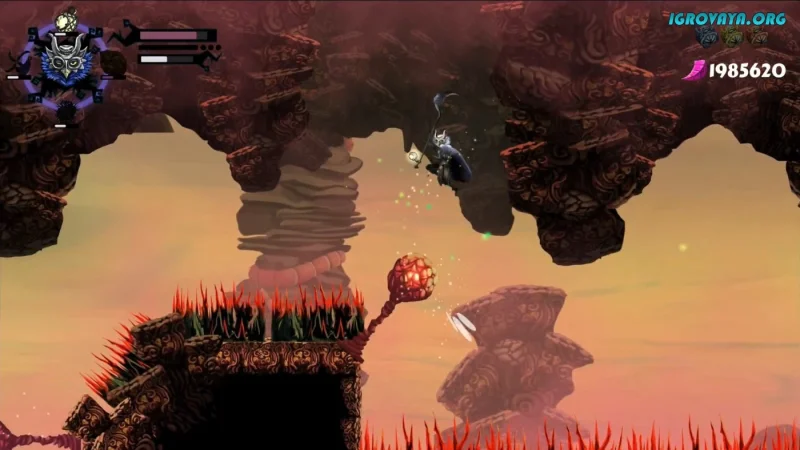Click the green collectible icon
Viewport: 800px width, 450px height.
(733, 37)
